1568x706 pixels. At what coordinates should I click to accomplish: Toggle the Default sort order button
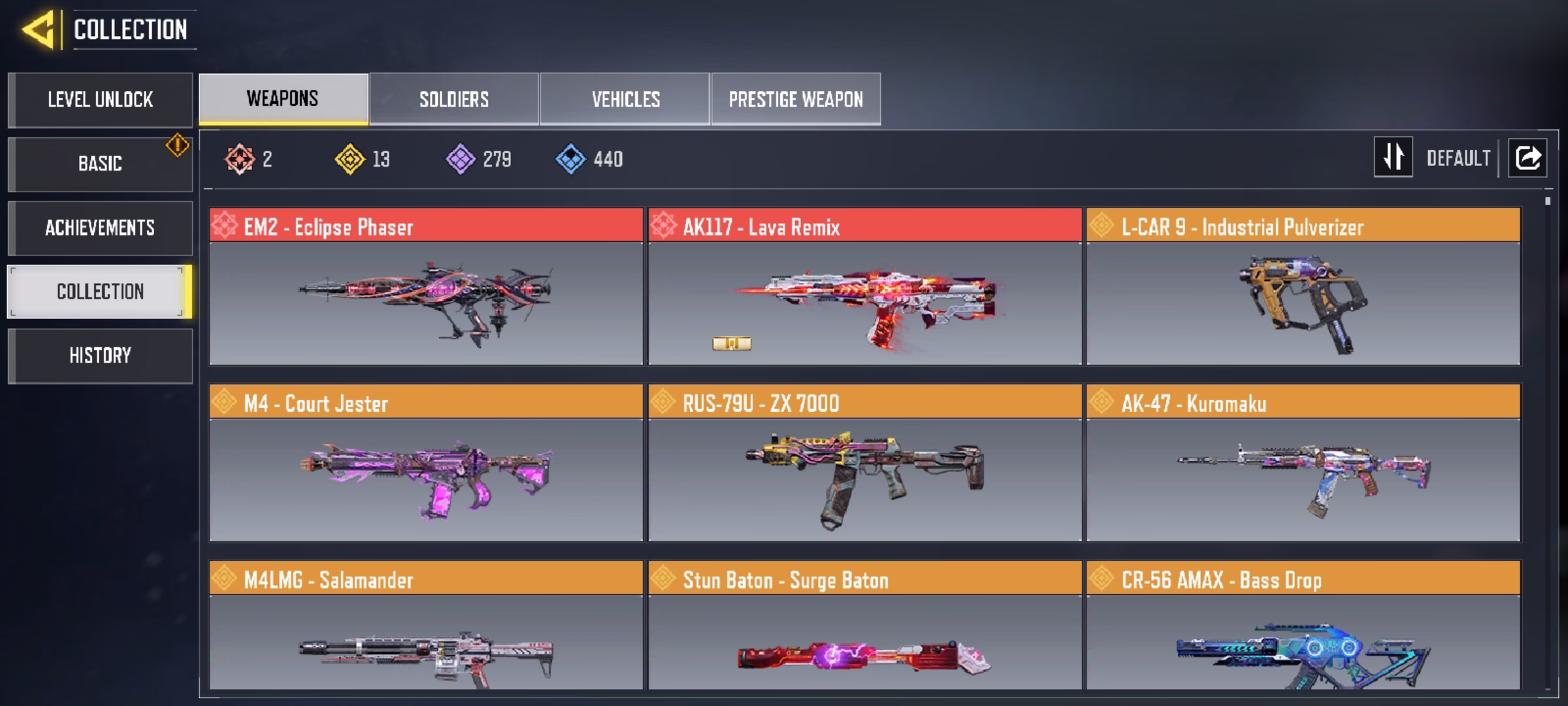coord(1394,158)
